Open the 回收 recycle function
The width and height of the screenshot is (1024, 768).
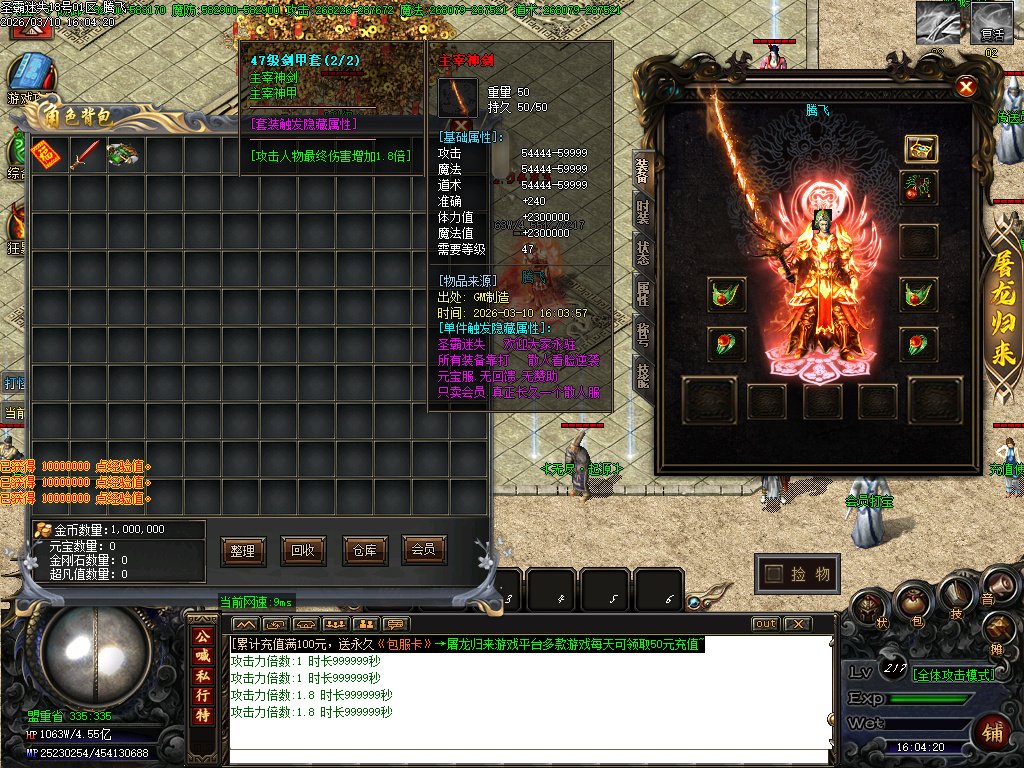tap(303, 550)
